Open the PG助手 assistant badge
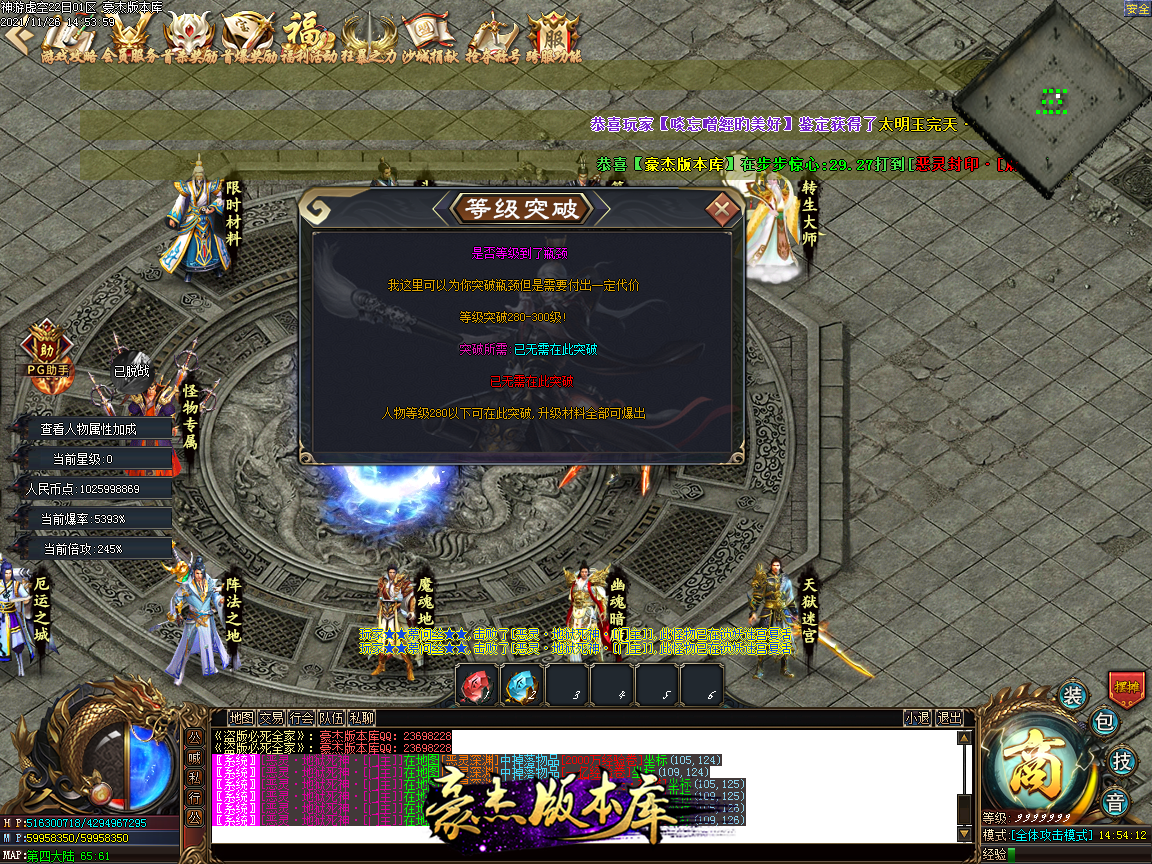The width and height of the screenshot is (1152, 864). (x=47, y=352)
